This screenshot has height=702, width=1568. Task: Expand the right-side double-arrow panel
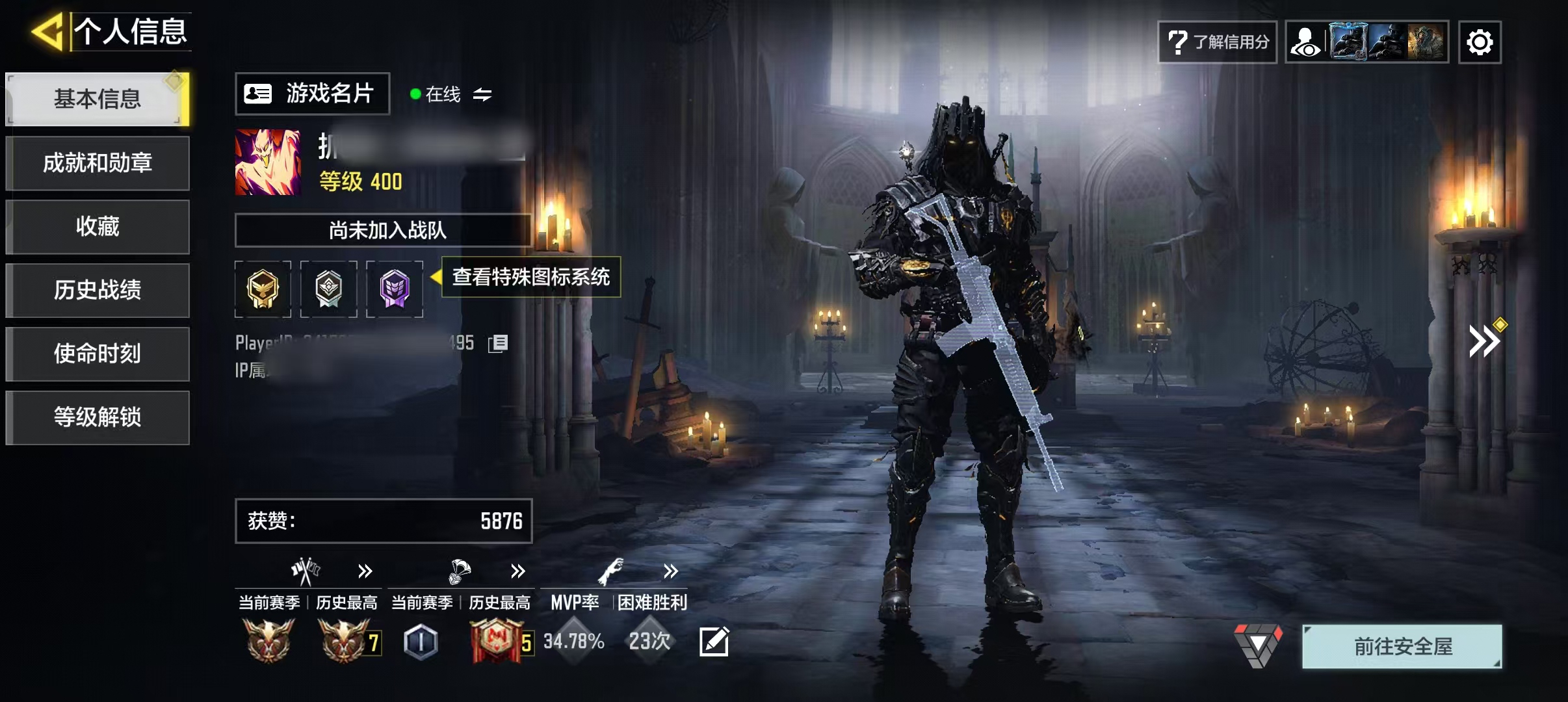pyautogui.click(x=1483, y=342)
